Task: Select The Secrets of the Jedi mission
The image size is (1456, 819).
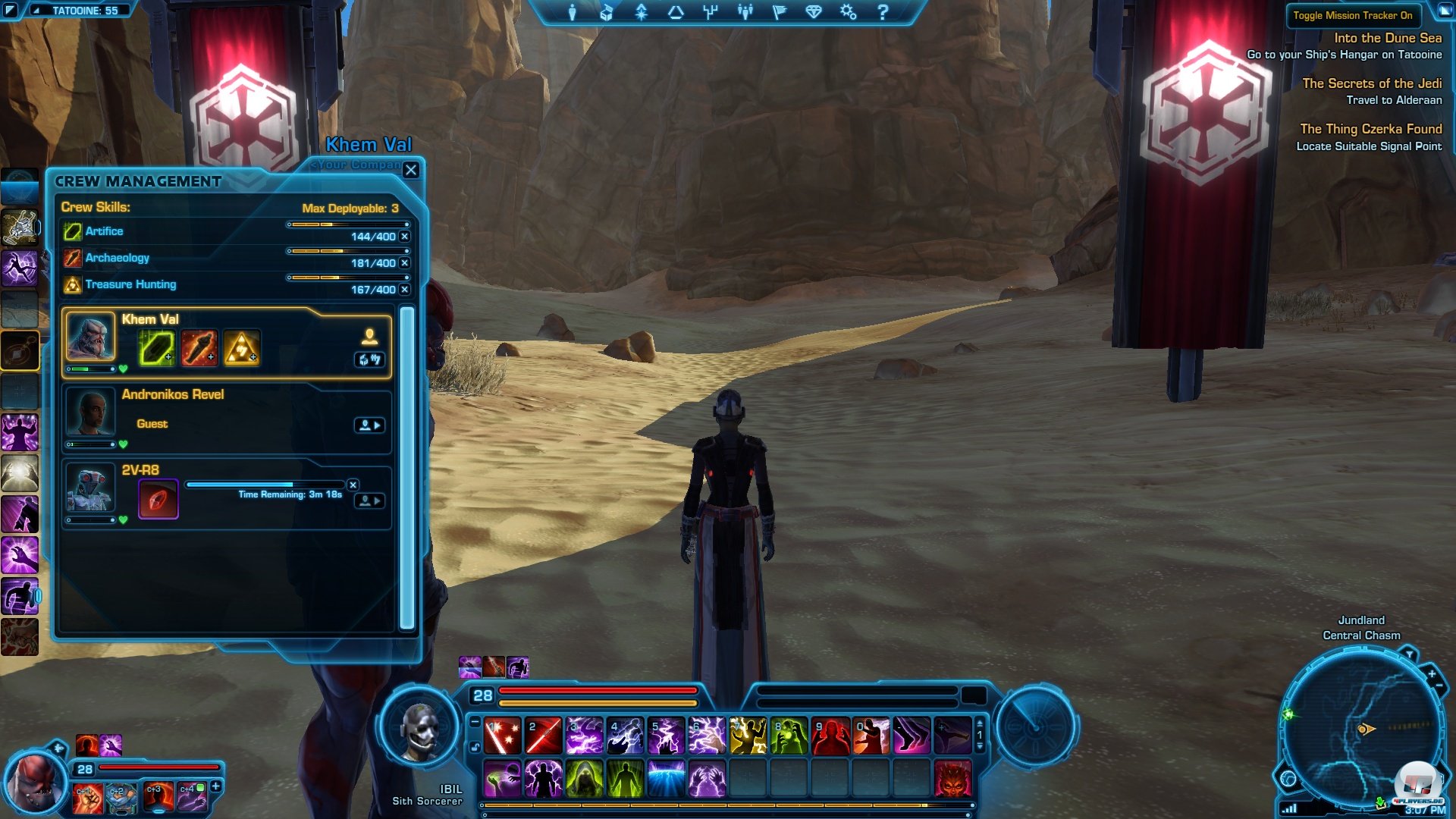Action: [x=1371, y=83]
